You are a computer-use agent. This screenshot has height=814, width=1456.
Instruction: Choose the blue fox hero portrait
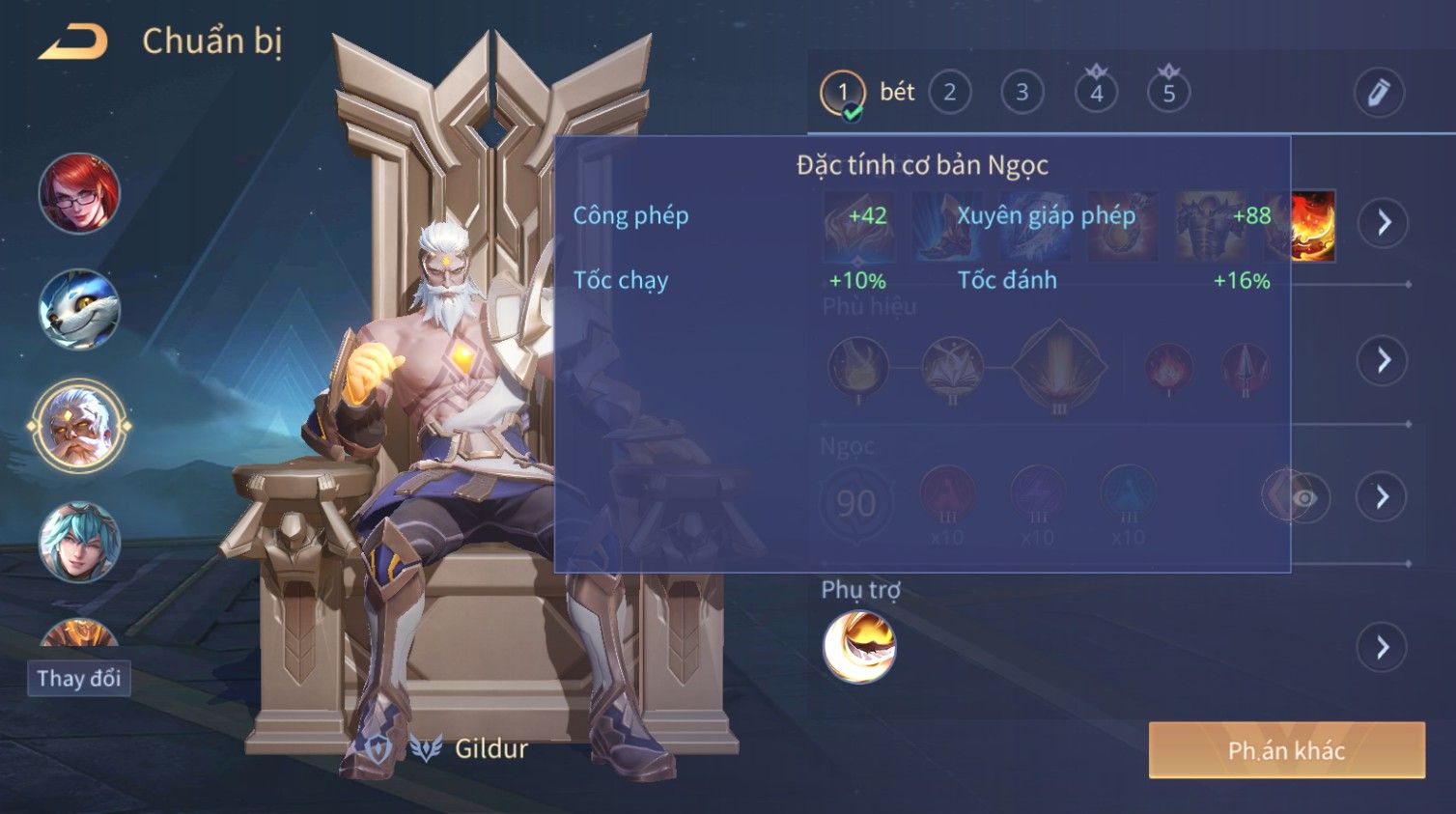[79, 309]
